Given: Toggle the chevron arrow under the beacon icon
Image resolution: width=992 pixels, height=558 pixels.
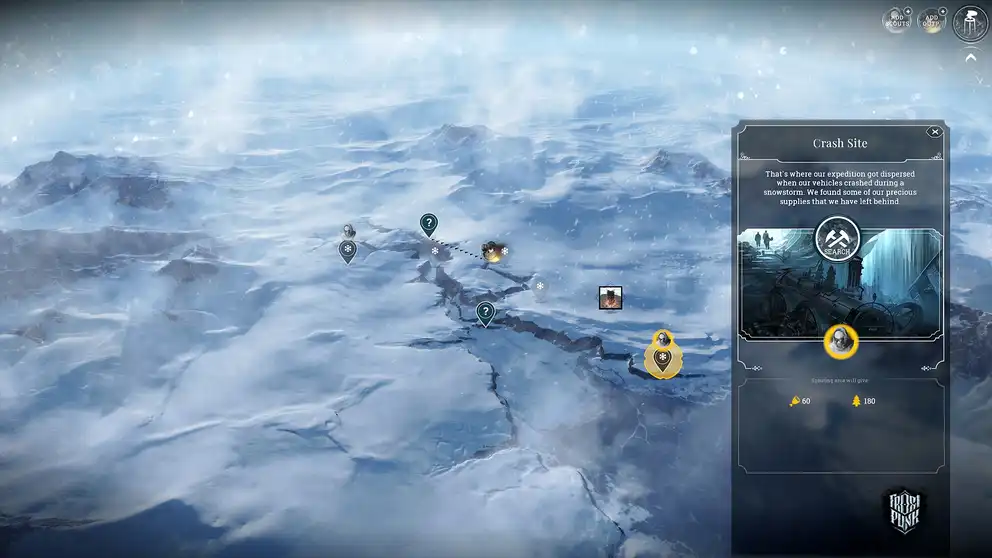Looking at the screenshot, I should pyautogui.click(x=970, y=57).
